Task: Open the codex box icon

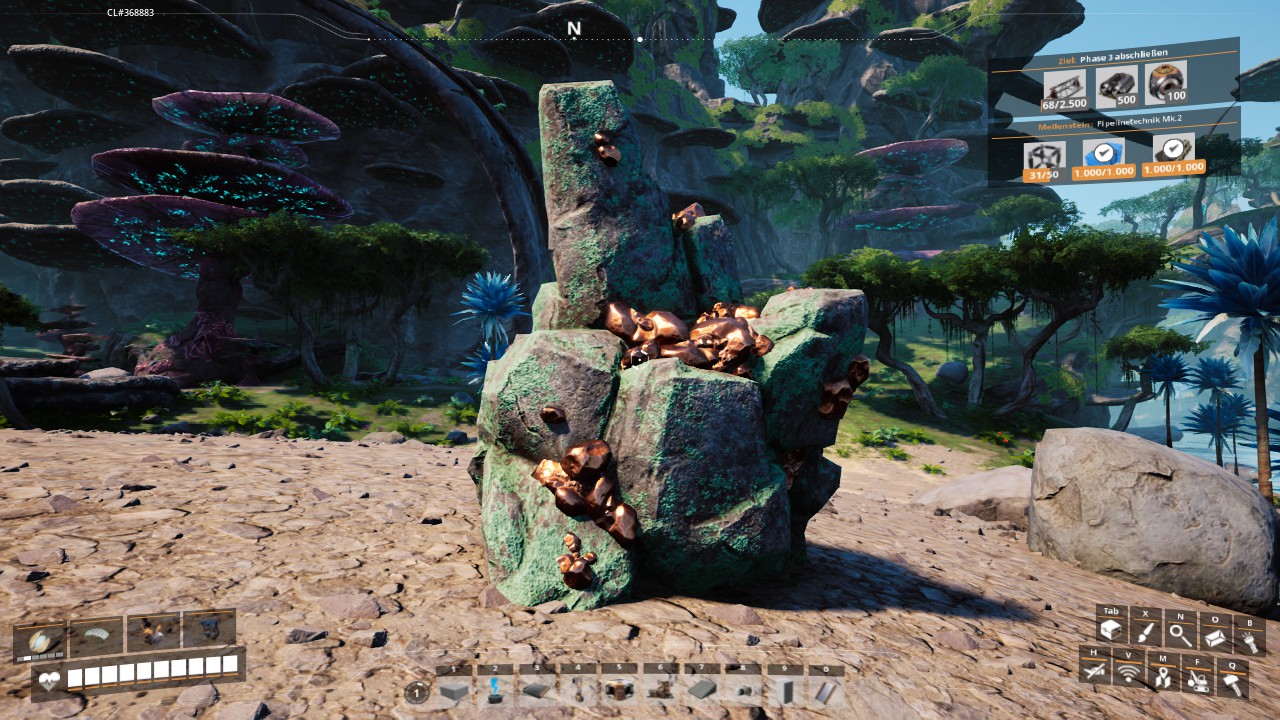Action: [1216, 635]
